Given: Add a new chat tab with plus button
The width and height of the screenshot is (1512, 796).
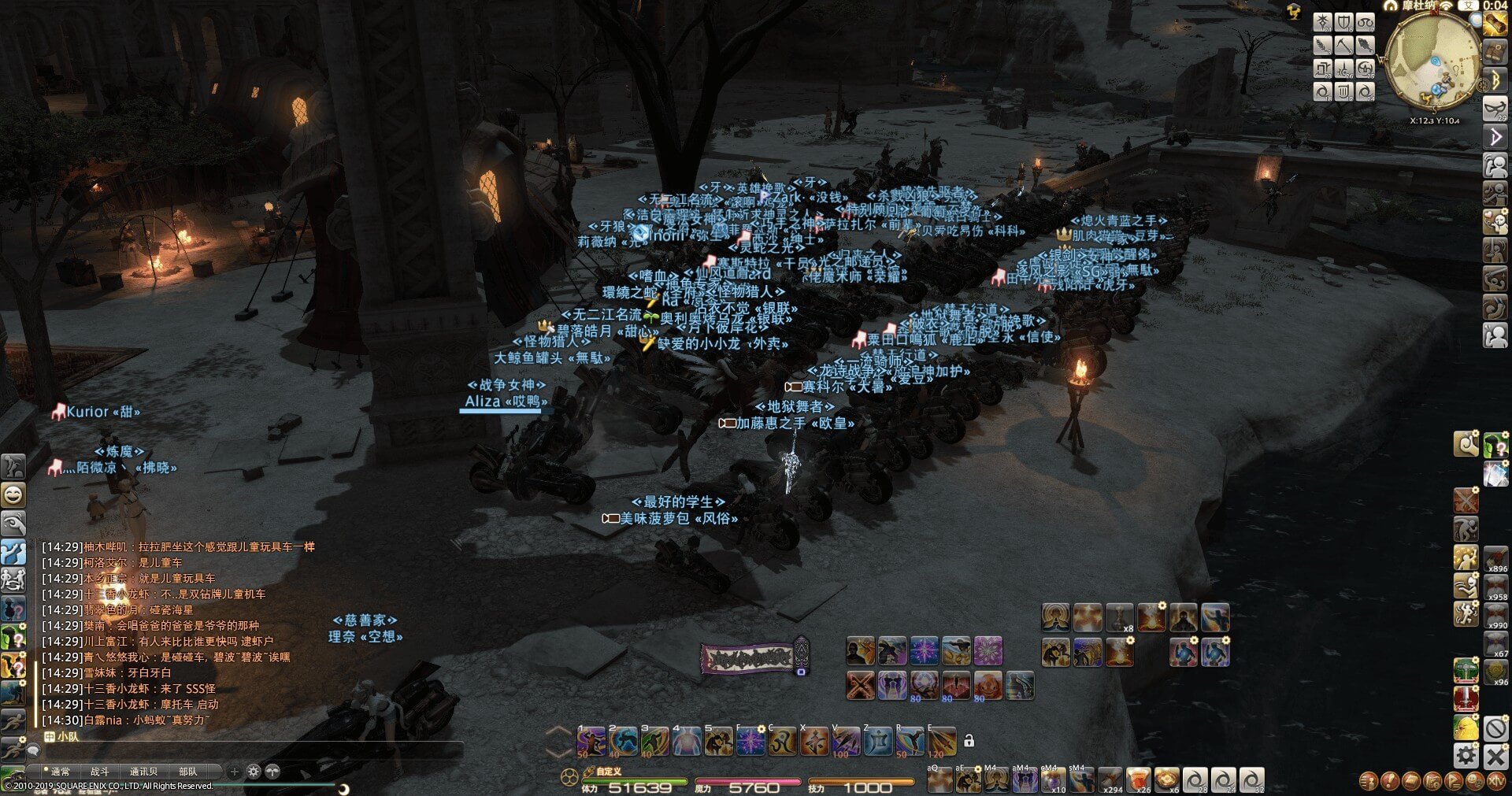Looking at the screenshot, I should pyautogui.click(x=234, y=772).
